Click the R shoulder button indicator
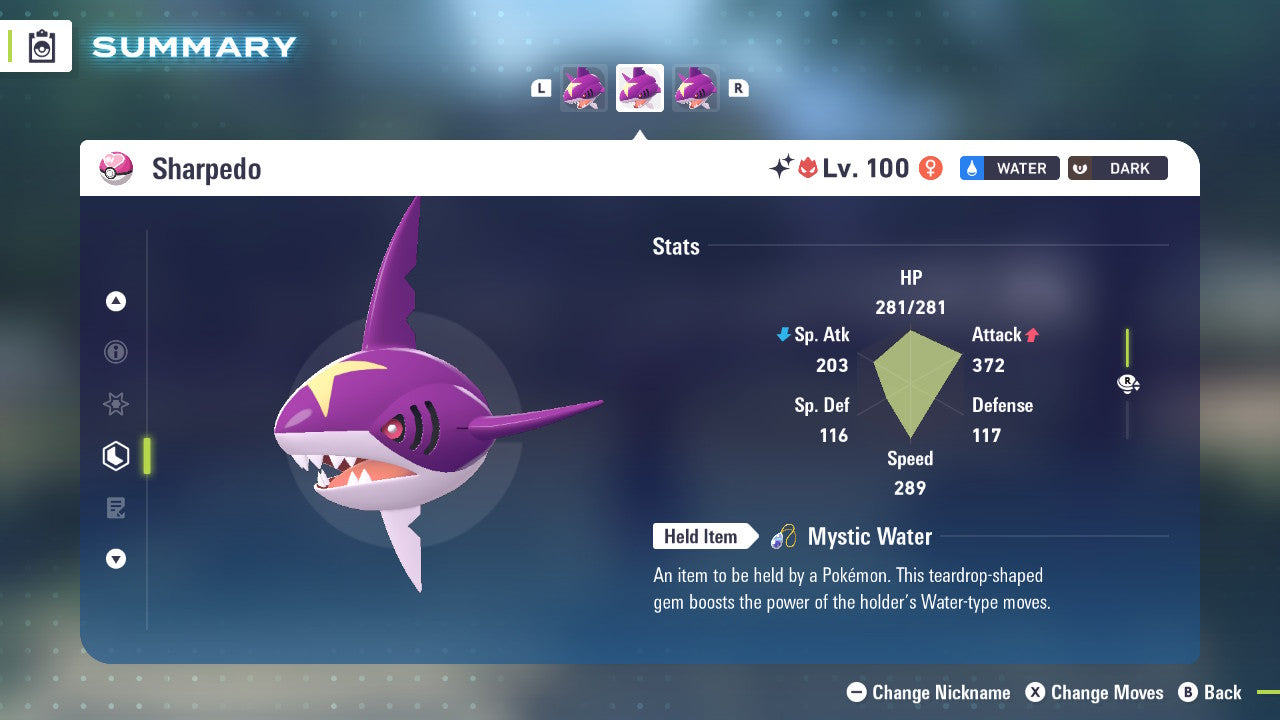The height and width of the screenshot is (720, 1280). tap(739, 88)
